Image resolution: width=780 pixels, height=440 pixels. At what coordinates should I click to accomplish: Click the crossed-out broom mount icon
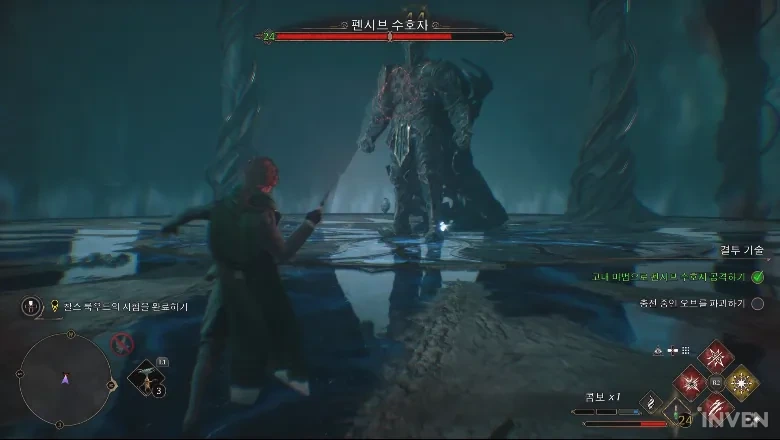coord(124,345)
